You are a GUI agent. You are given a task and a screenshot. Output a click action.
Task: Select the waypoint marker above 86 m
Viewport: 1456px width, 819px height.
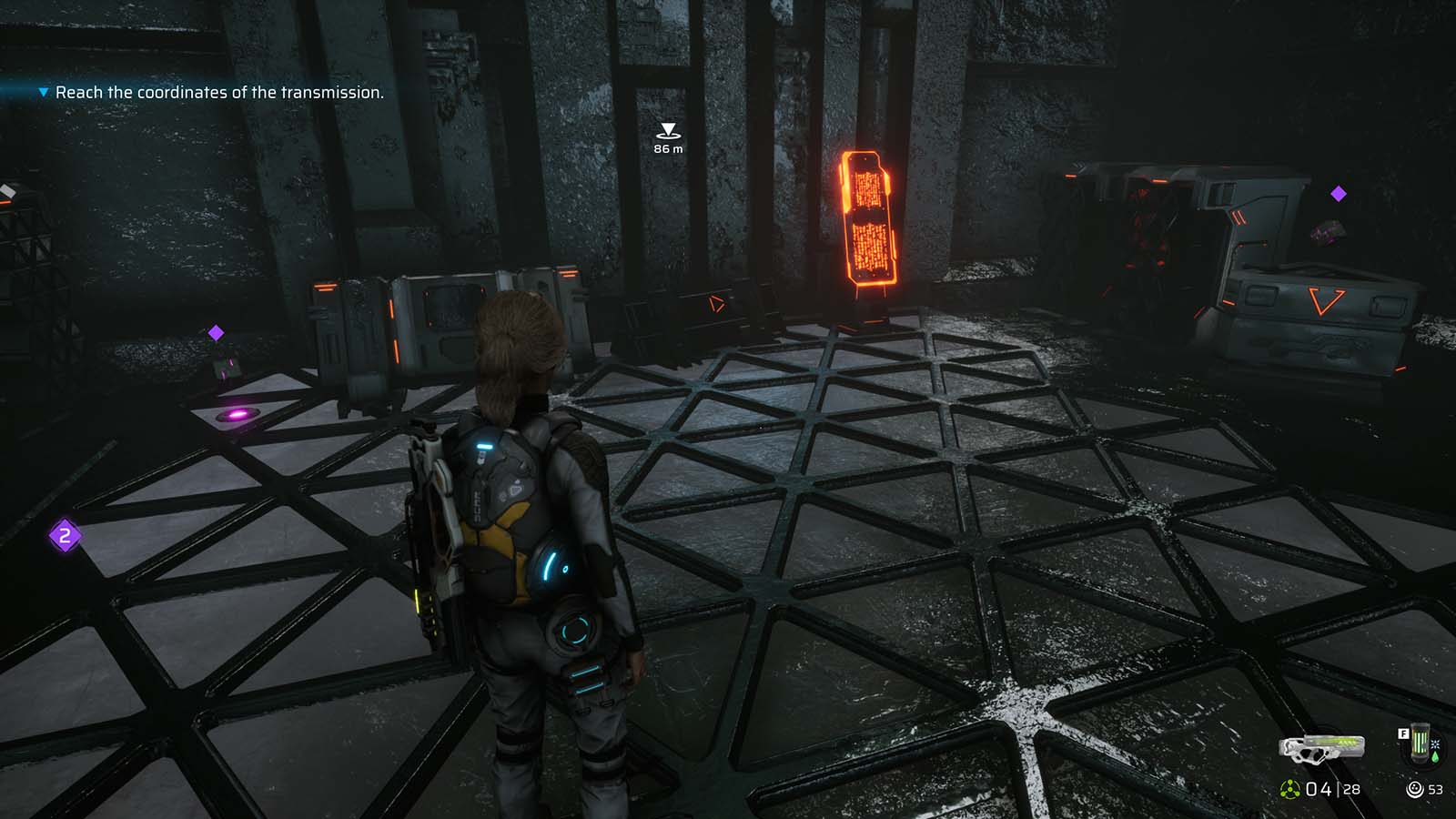coord(669,129)
